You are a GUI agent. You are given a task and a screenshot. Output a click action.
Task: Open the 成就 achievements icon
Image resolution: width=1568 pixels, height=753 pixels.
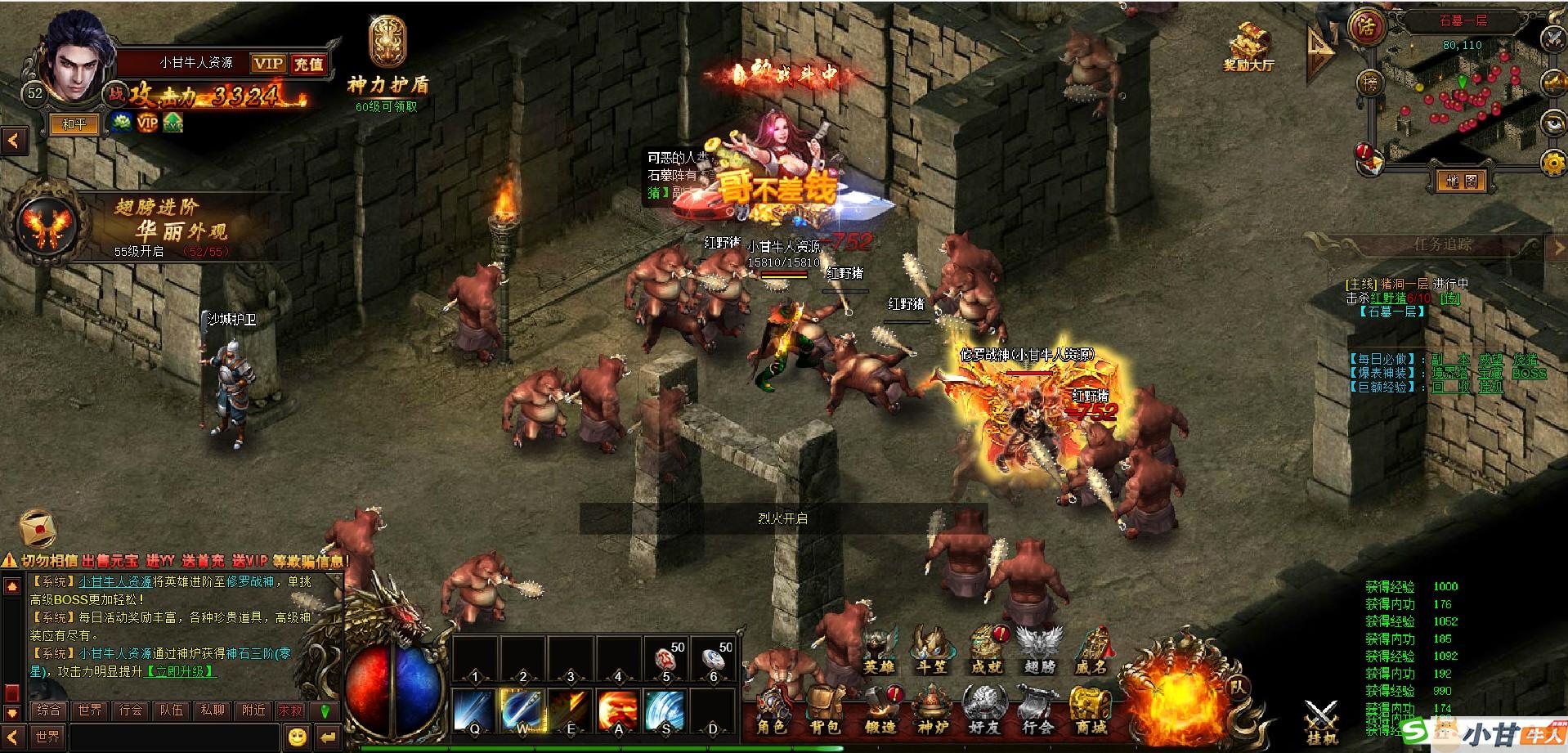[x=986, y=651]
